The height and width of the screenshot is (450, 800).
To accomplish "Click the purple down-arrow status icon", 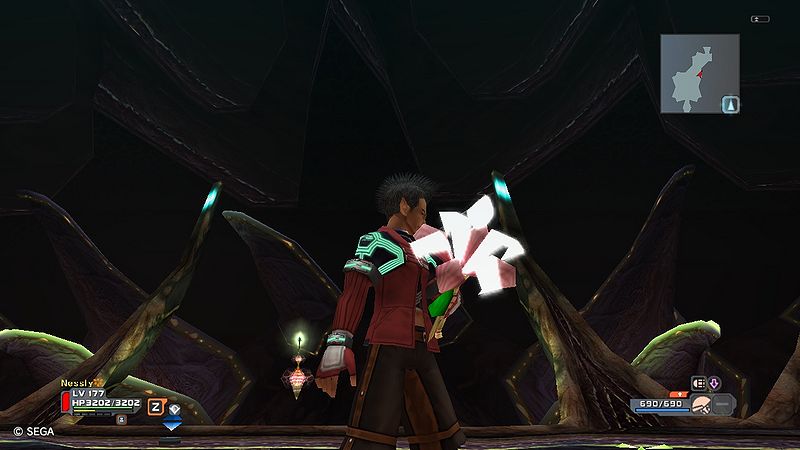I will [714, 382].
